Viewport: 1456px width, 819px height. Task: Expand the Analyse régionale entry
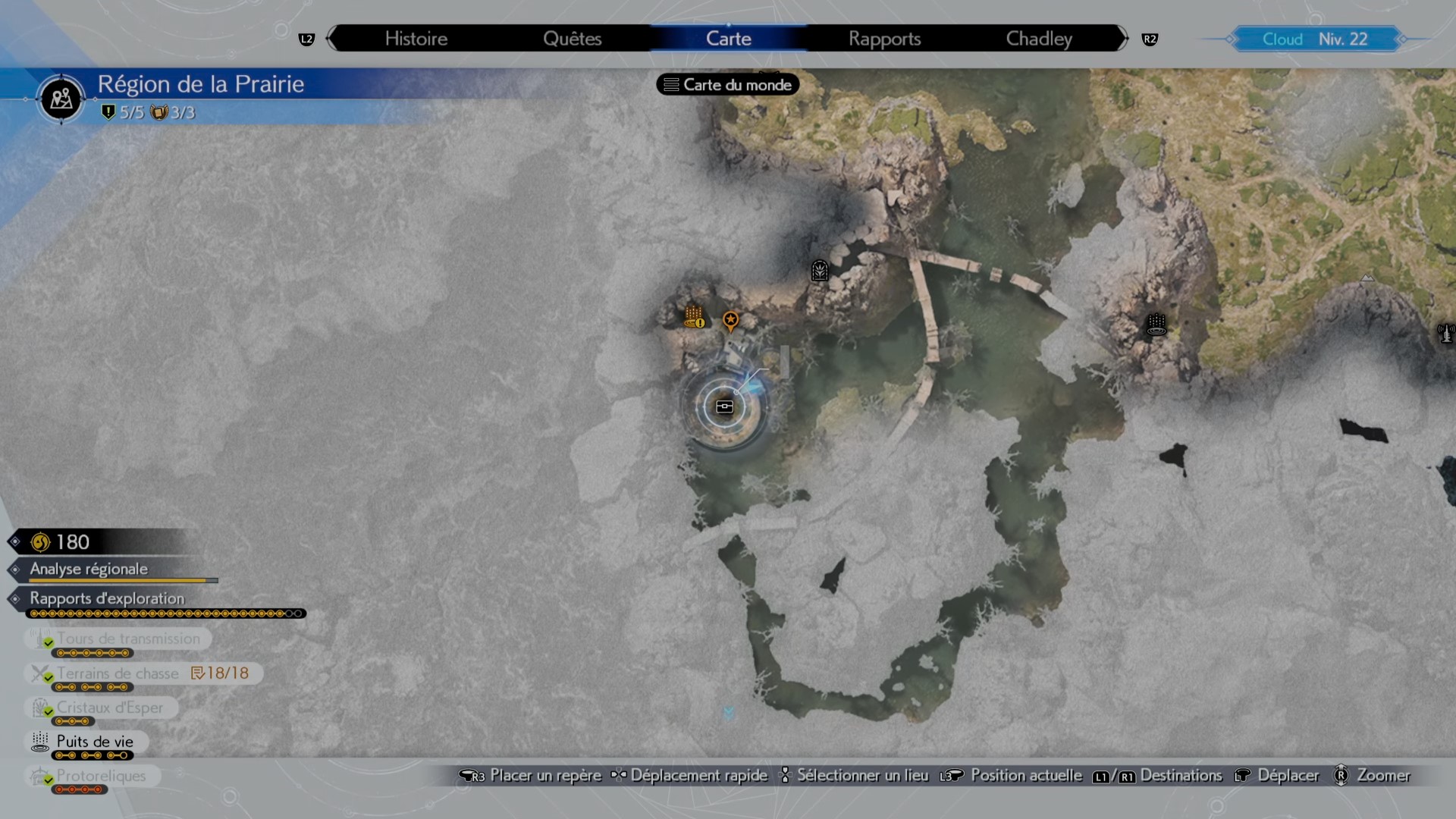coord(88,570)
